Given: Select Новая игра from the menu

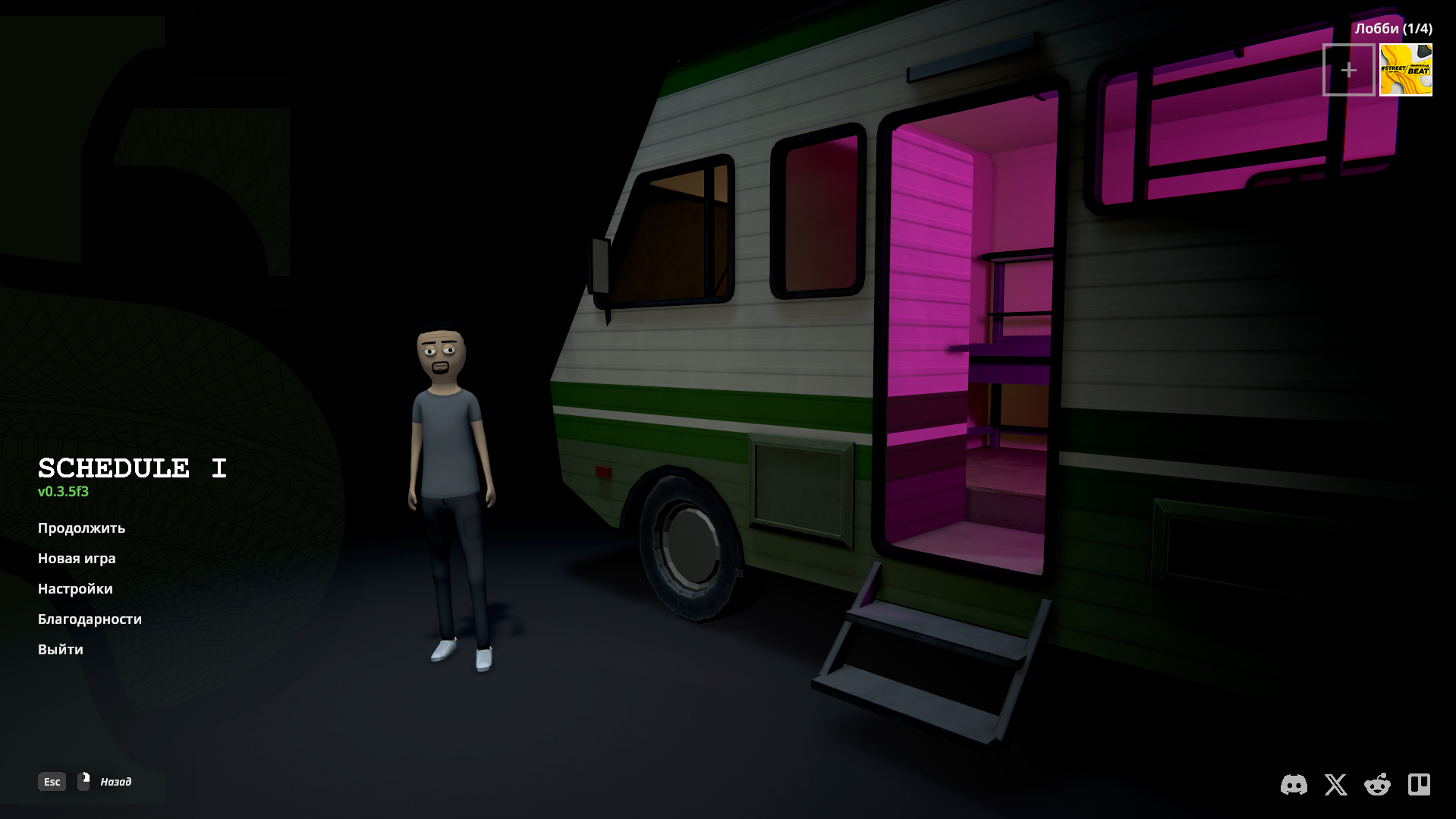Looking at the screenshot, I should click(77, 559).
